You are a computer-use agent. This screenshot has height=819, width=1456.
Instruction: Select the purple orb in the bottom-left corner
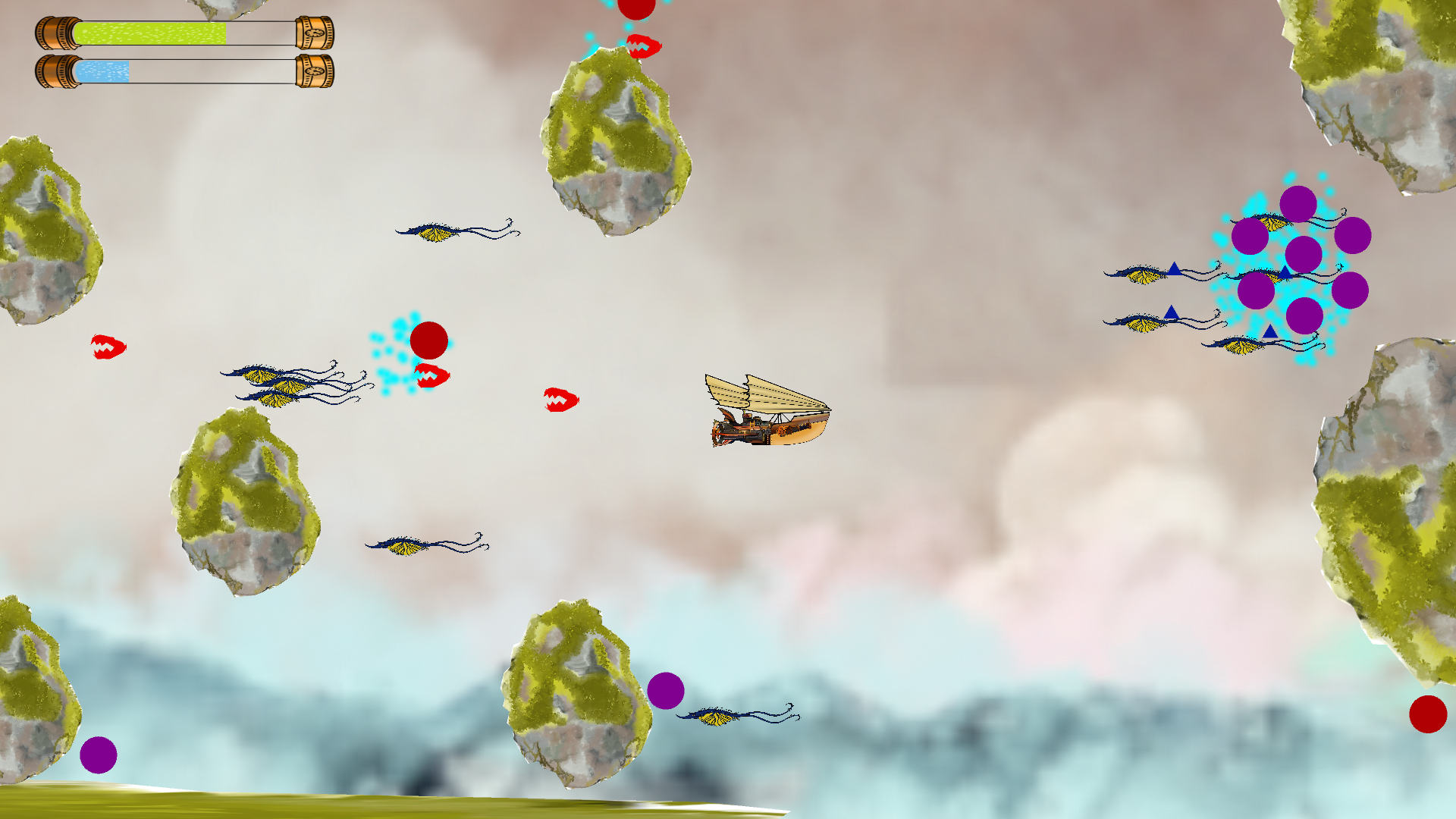97,753
